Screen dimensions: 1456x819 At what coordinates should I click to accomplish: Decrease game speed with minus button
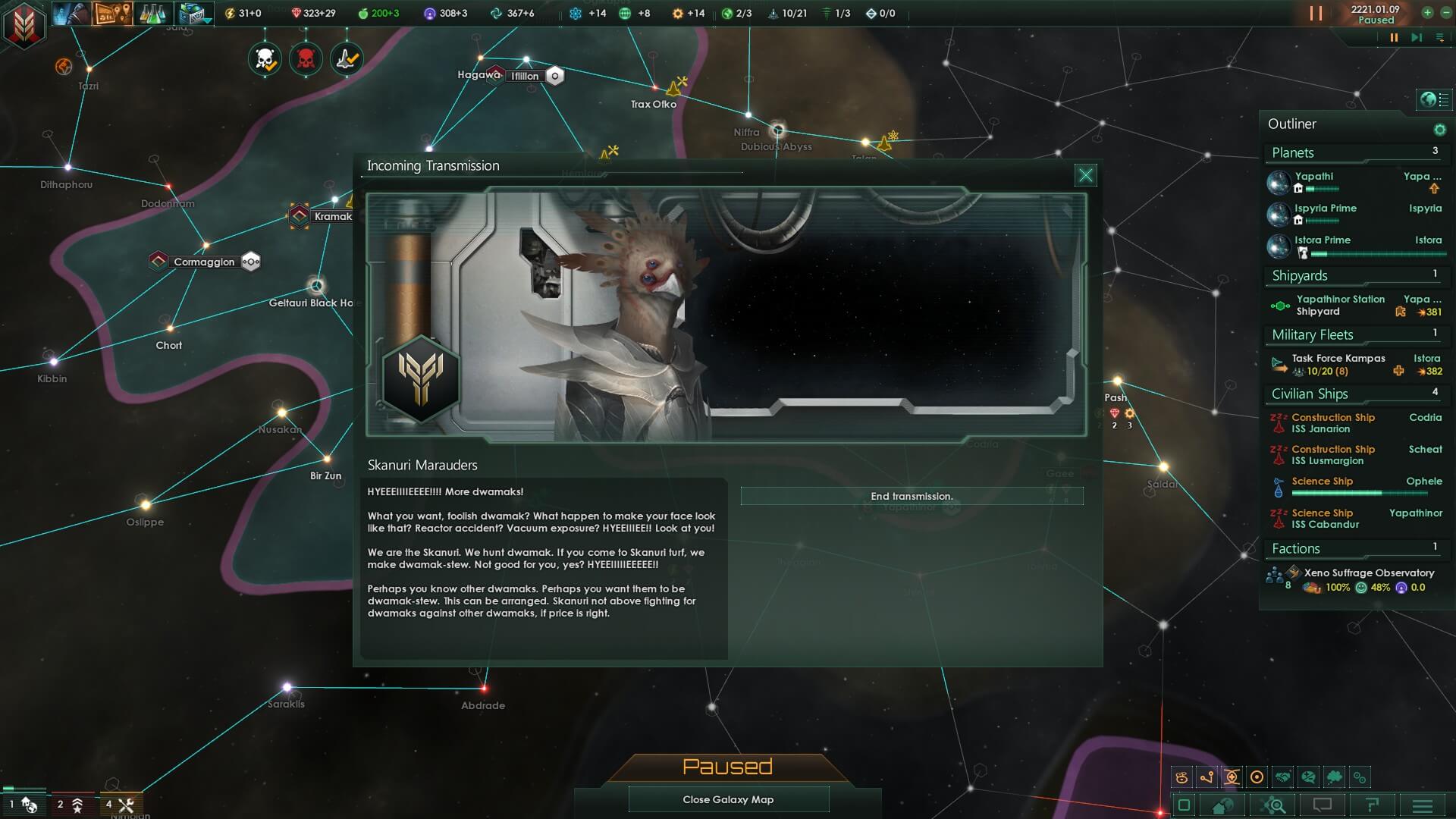click(x=1445, y=12)
